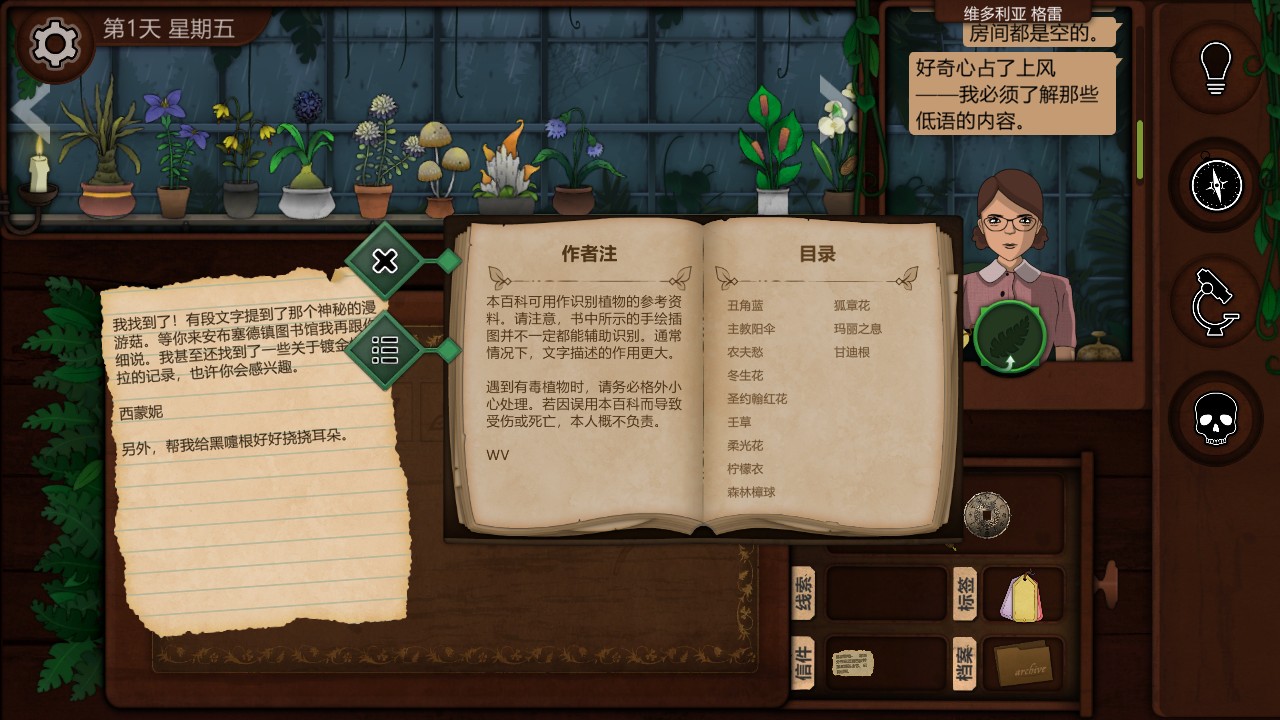
Task: Open the map using the compass icon
Action: click(1215, 186)
